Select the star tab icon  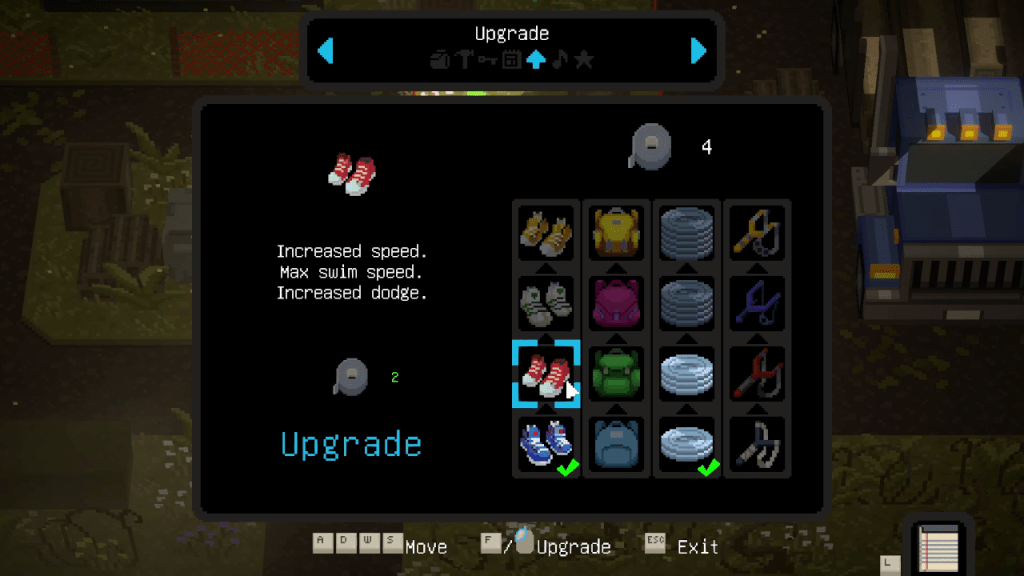point(585,60)
